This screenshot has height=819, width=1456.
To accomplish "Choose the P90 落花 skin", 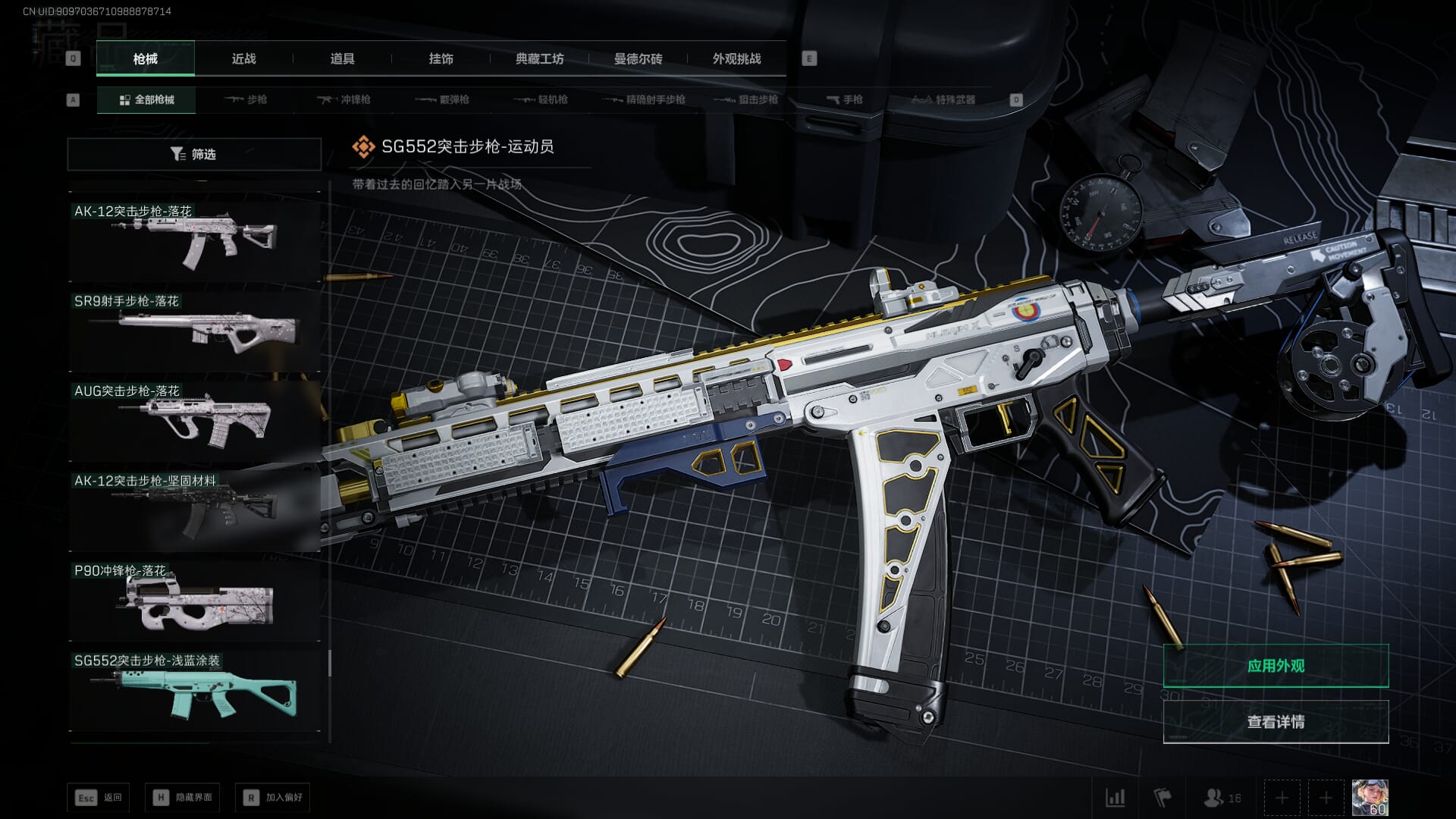I will (x=194, y=599).
